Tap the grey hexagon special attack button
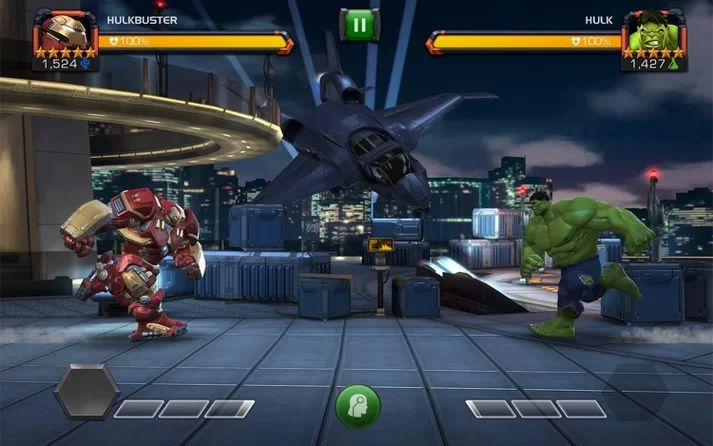The image size is (713, 446). (86, 391)
